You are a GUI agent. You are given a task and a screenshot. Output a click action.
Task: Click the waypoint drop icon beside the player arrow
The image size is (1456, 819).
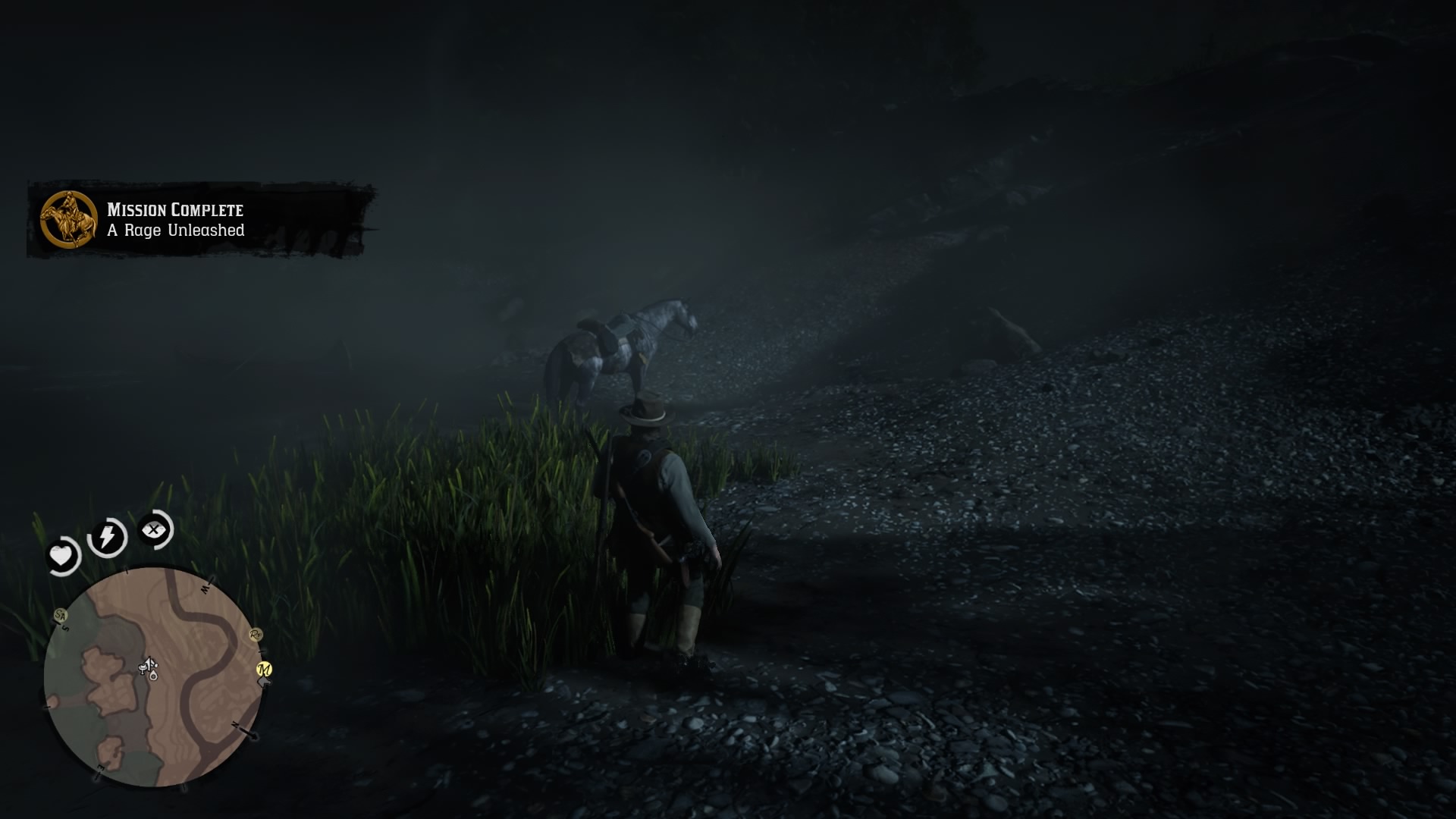coord(152,677)
